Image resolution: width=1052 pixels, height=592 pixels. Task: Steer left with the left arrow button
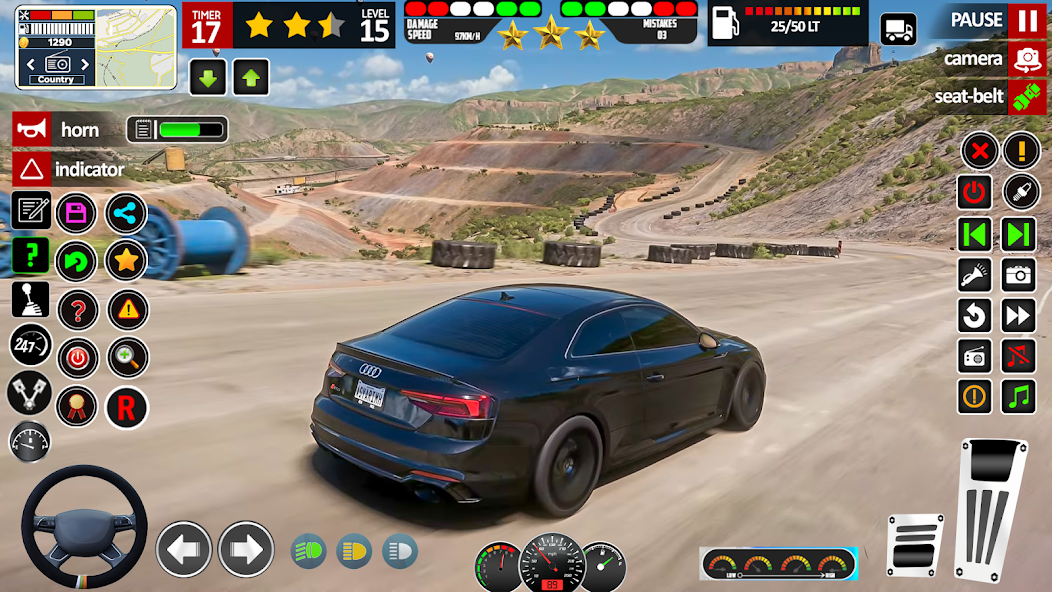tap(184, 549)
